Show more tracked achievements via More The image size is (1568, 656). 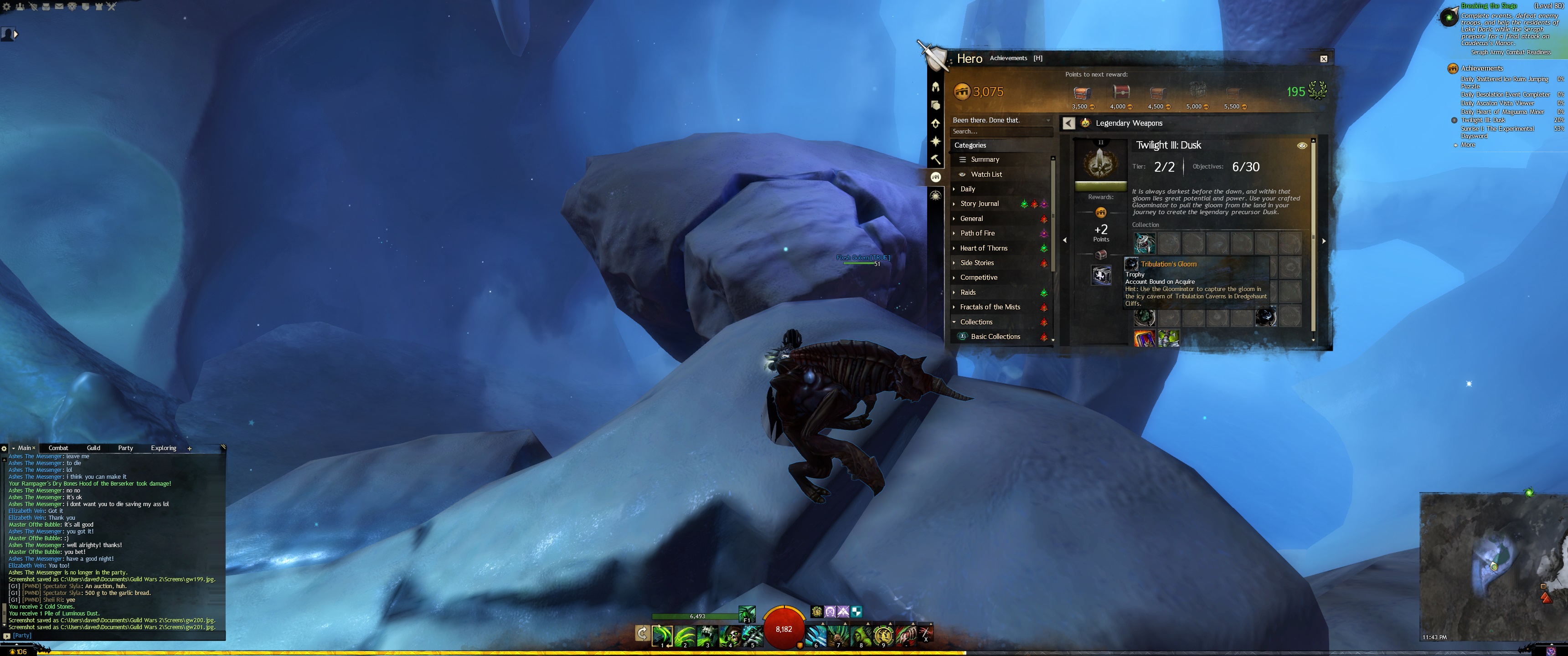[1468, 145]
